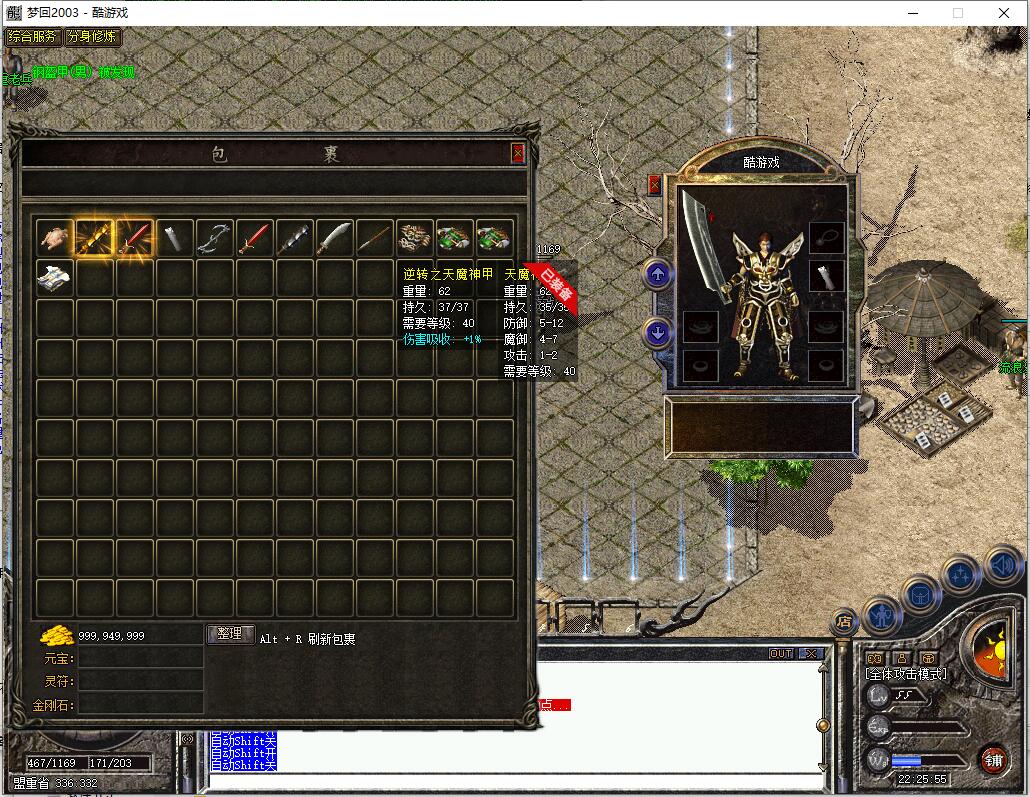
Task: Open the 店 shop button
Action: pos(844,622)
